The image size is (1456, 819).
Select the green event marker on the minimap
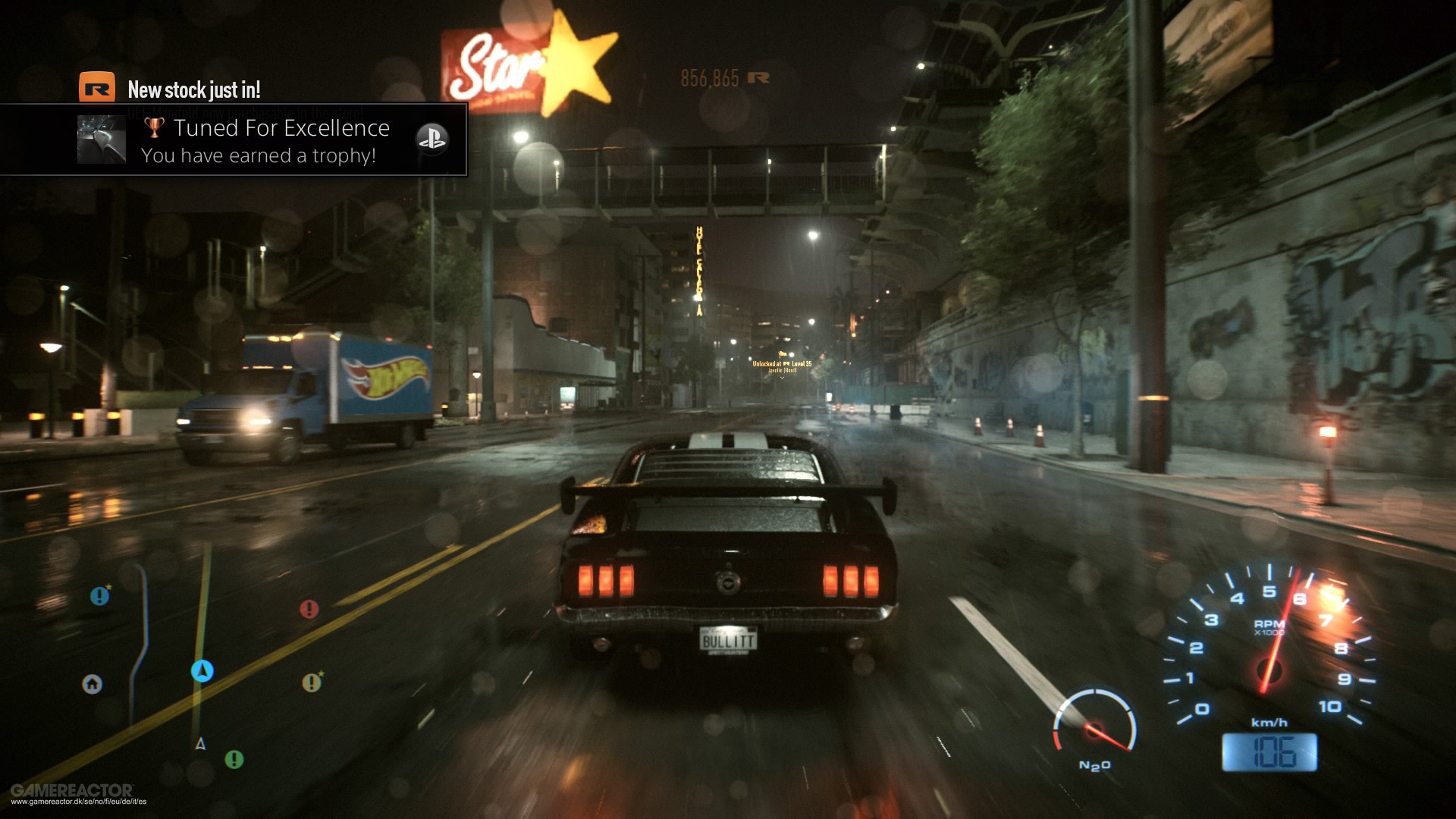click(x=234, y=759)
